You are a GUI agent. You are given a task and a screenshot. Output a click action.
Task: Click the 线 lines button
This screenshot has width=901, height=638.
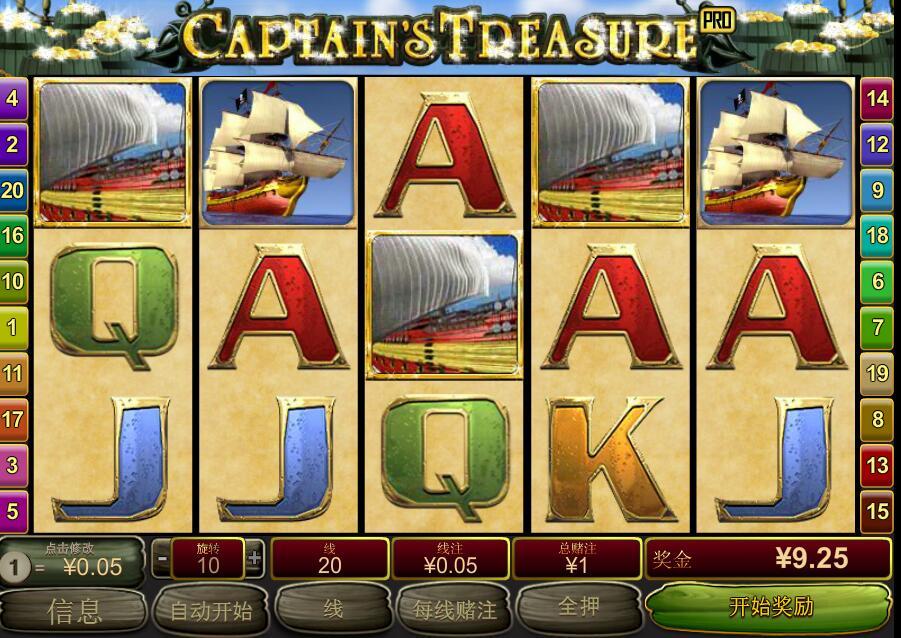tap(333, 608)
